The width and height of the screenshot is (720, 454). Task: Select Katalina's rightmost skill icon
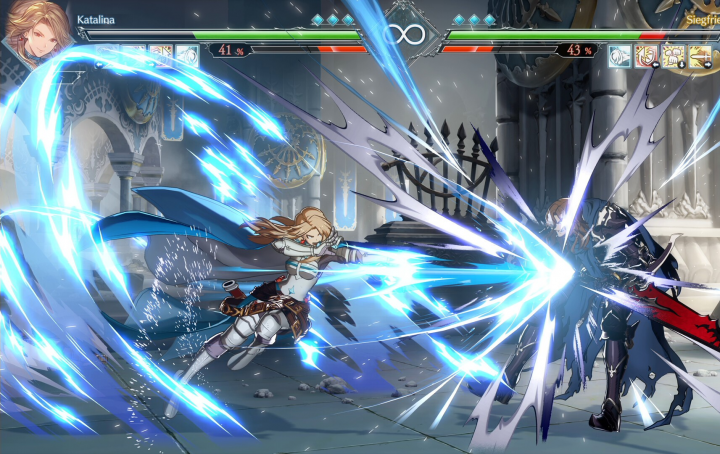(x=187, y=55)
